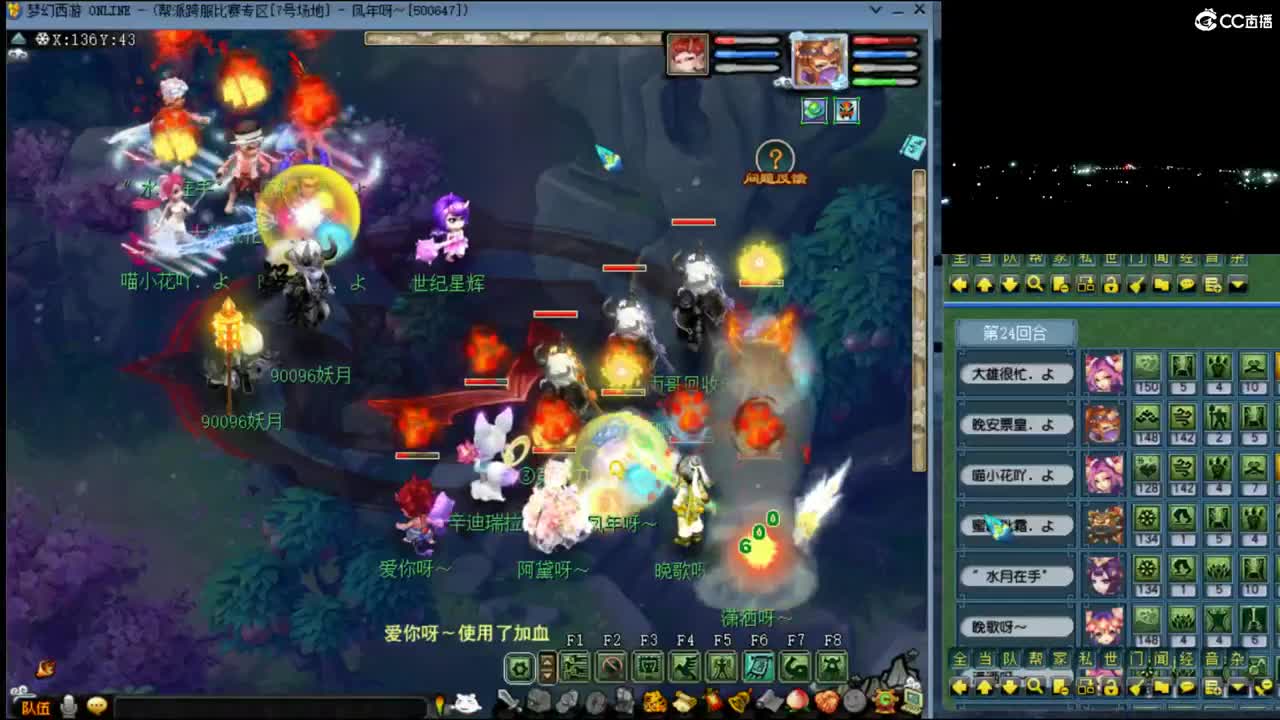Click the hotkey bar up stepper arrow
The image size is (1280, 720).
(x=547, y=662)
